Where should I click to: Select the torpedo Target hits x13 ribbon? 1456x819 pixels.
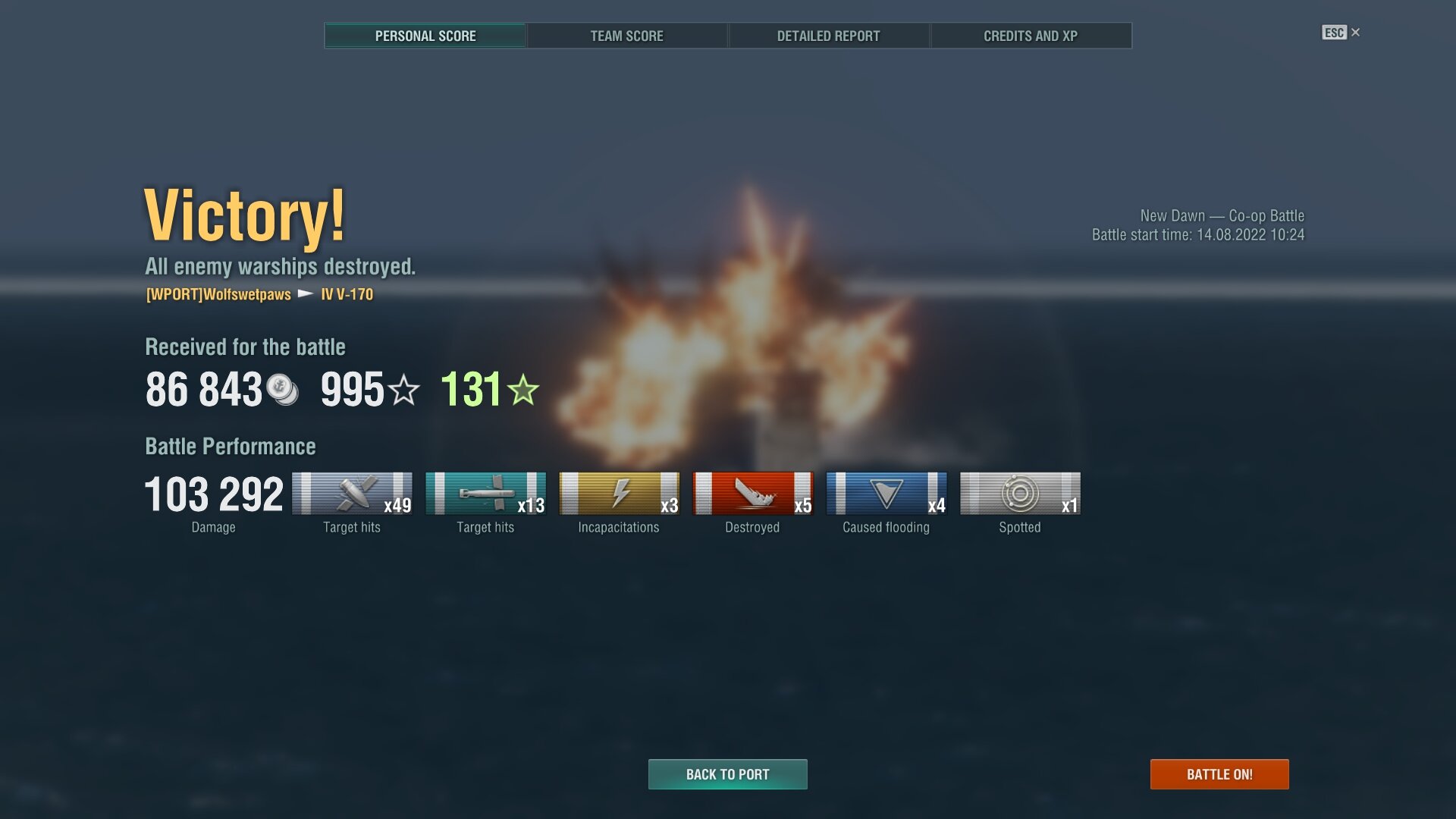click(x=486, y=494)
